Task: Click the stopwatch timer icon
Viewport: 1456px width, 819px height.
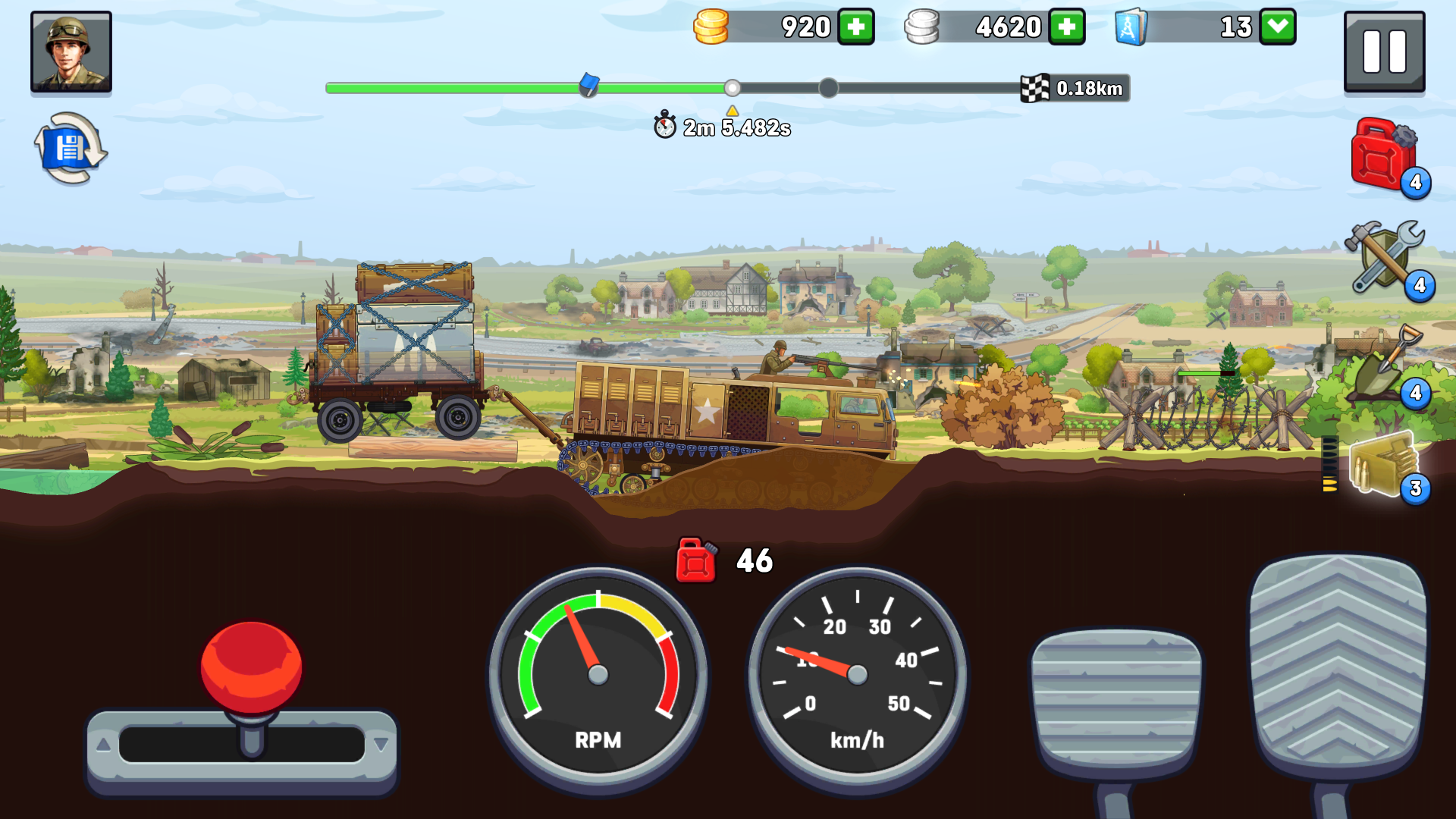Action: coord(665,127)
